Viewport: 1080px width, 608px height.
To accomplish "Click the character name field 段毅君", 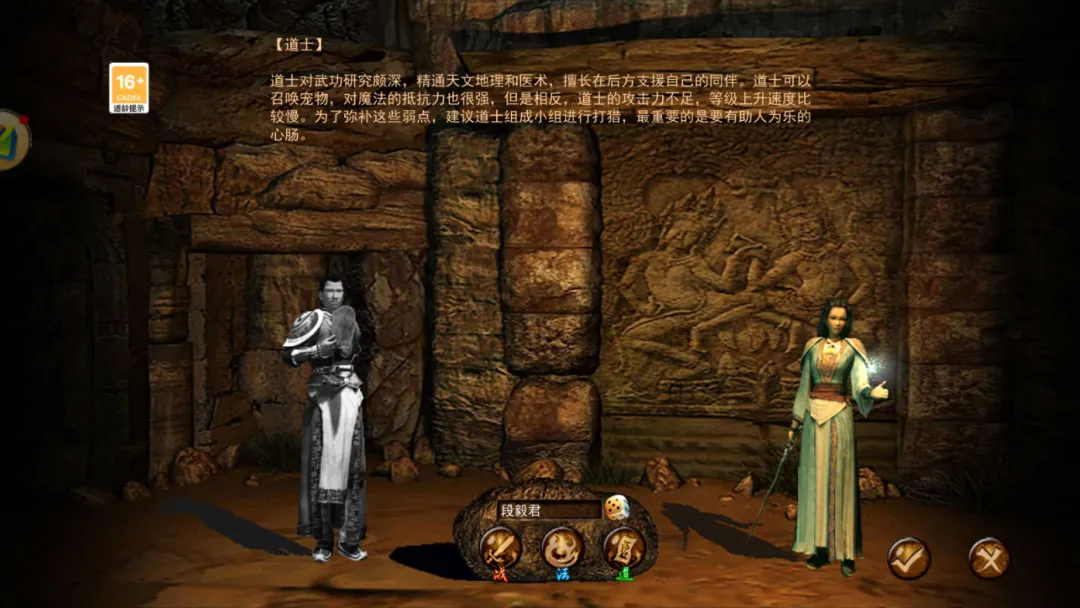I will (x=548, y=510).
